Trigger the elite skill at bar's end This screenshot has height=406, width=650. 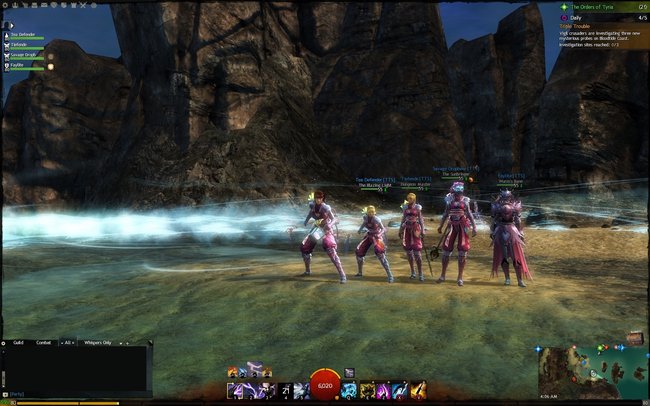click(416, 389)
